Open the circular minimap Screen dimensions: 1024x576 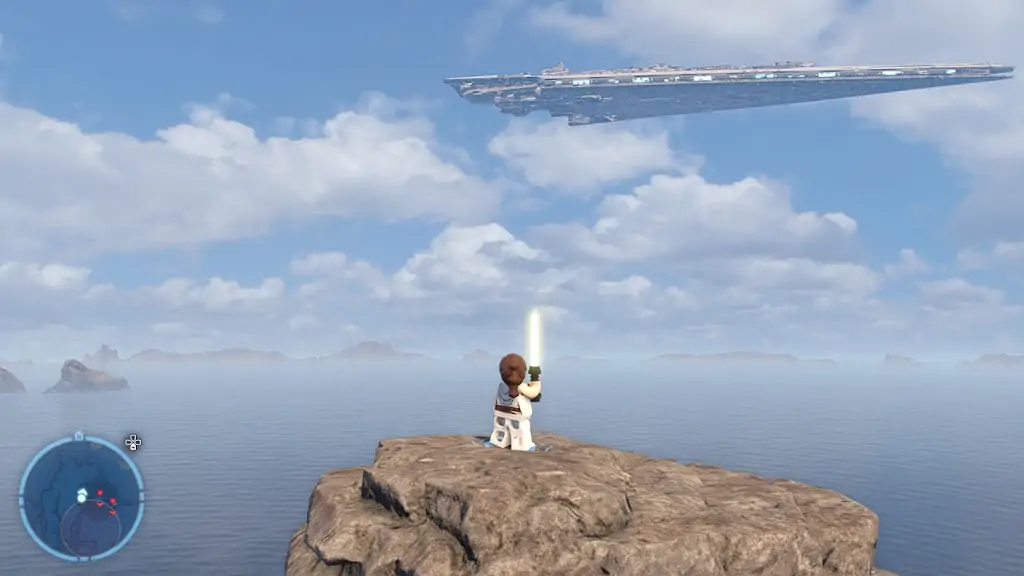click(x=81, y=497)
